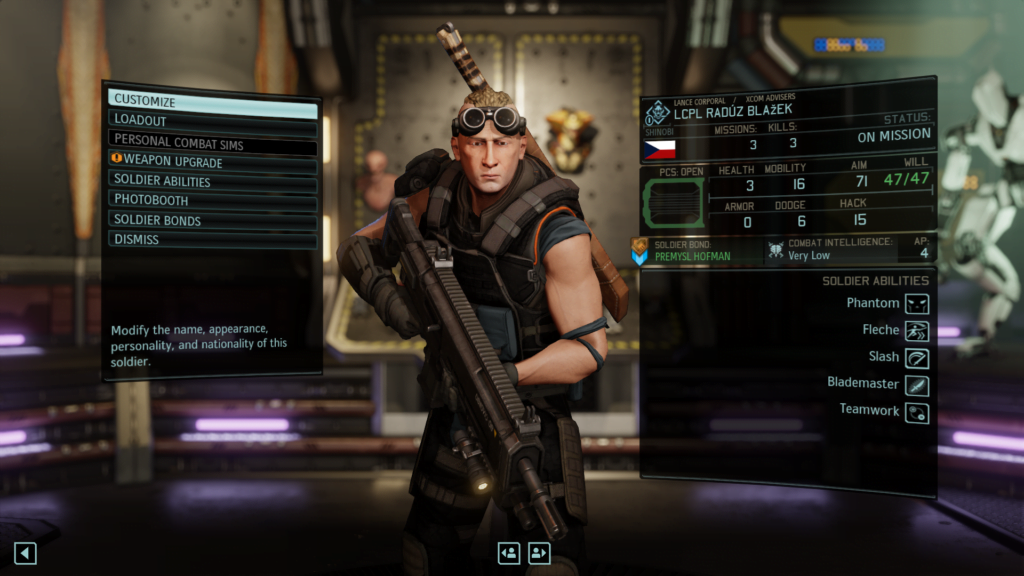
Task: View Soldier Abilities from the menu
Action: click(212, 181)
